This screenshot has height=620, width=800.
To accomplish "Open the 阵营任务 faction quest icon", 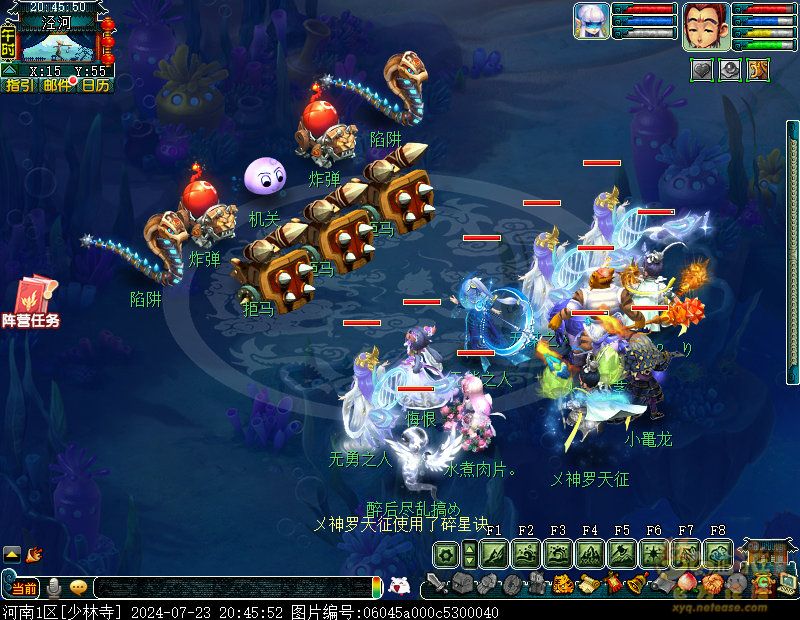I will coord(36,303).
